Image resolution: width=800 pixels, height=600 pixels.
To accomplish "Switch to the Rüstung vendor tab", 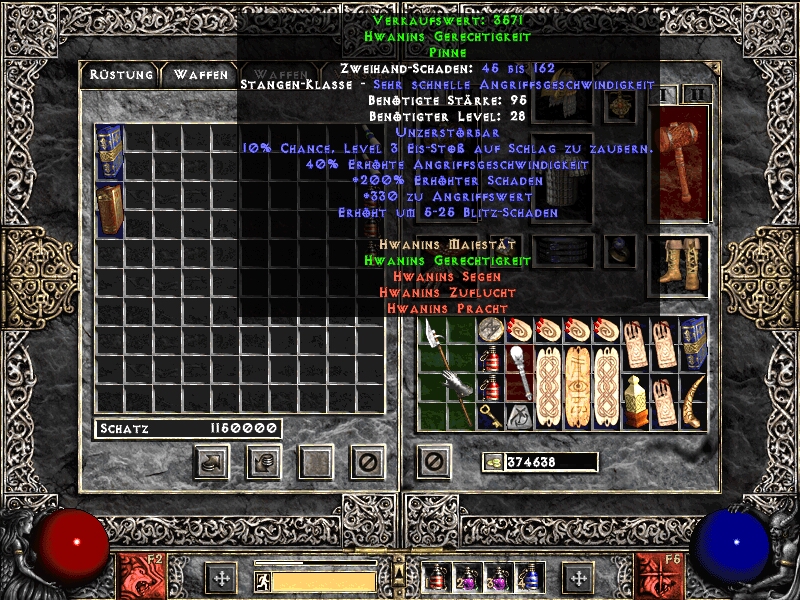I will coord(120,75).
